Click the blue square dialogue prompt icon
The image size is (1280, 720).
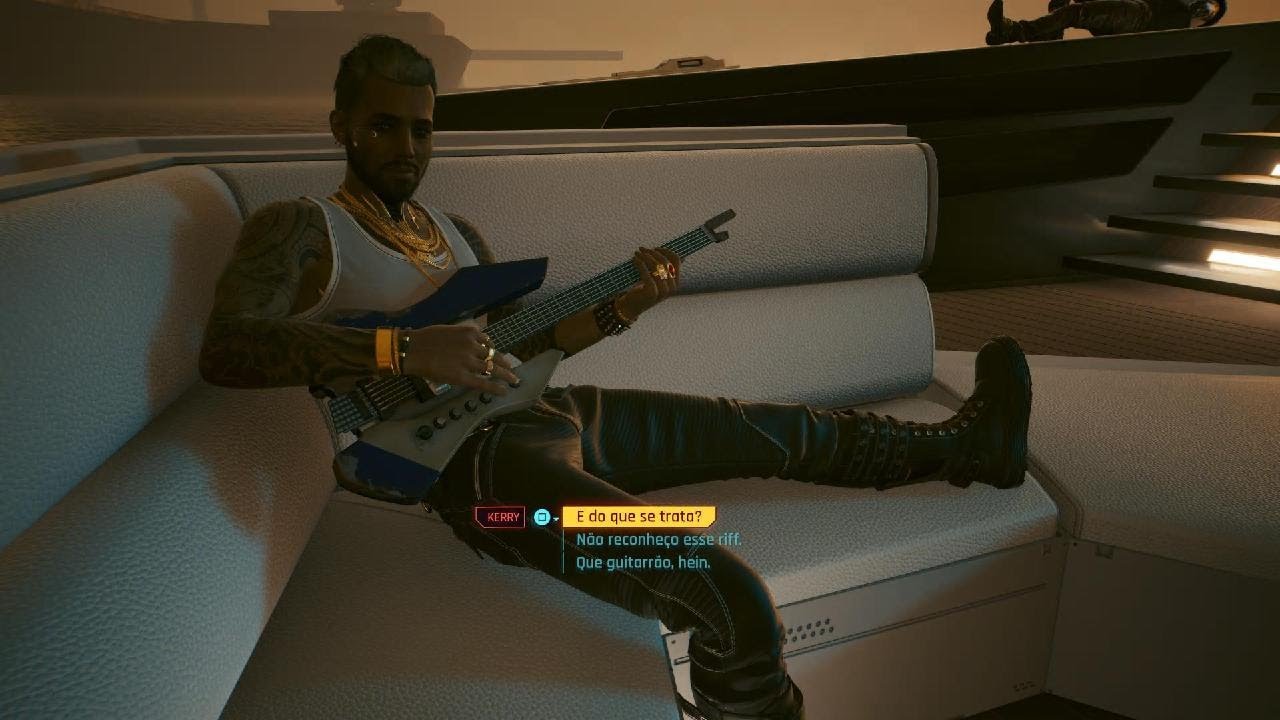[541, 516]
